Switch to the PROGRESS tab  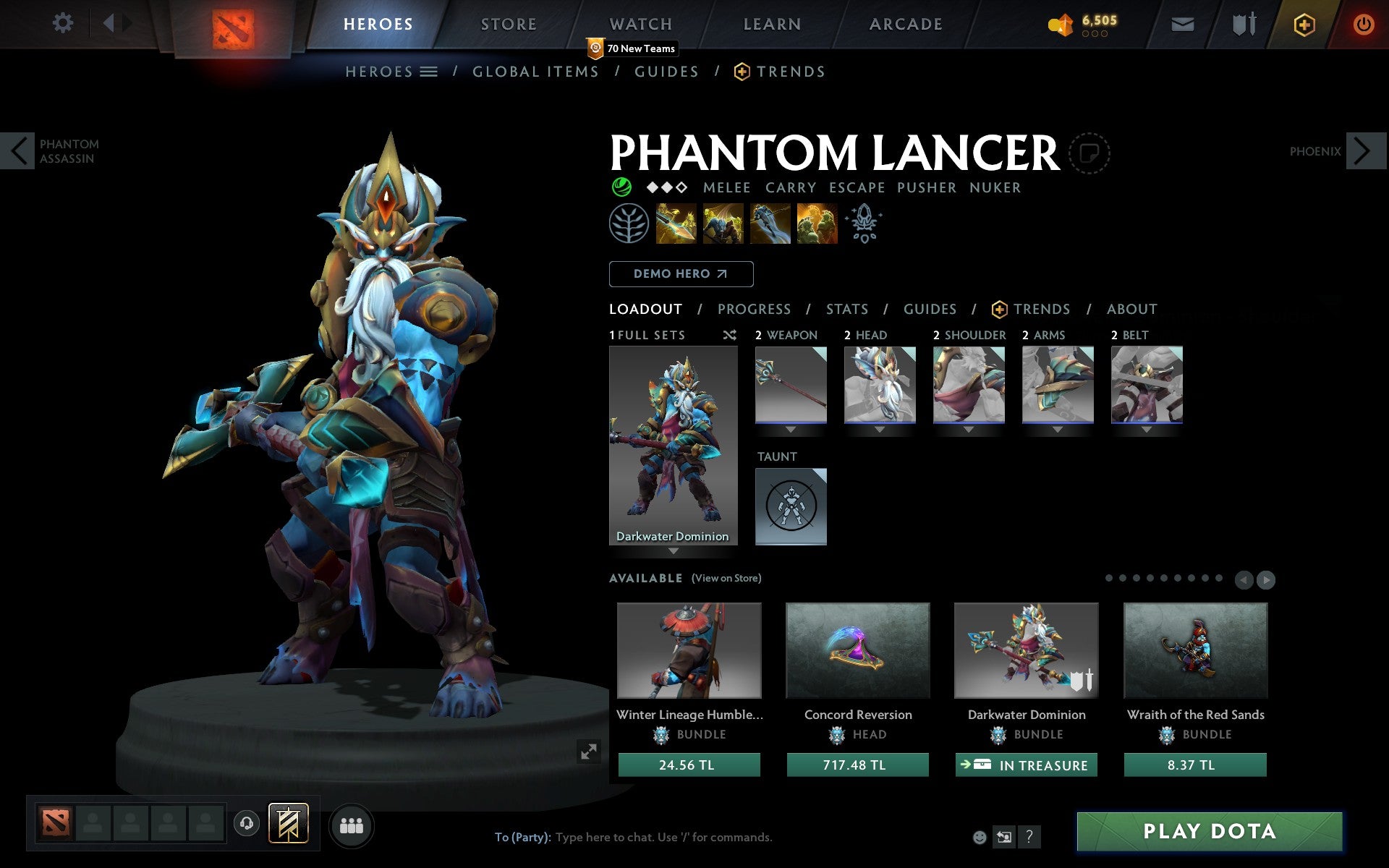754,309
